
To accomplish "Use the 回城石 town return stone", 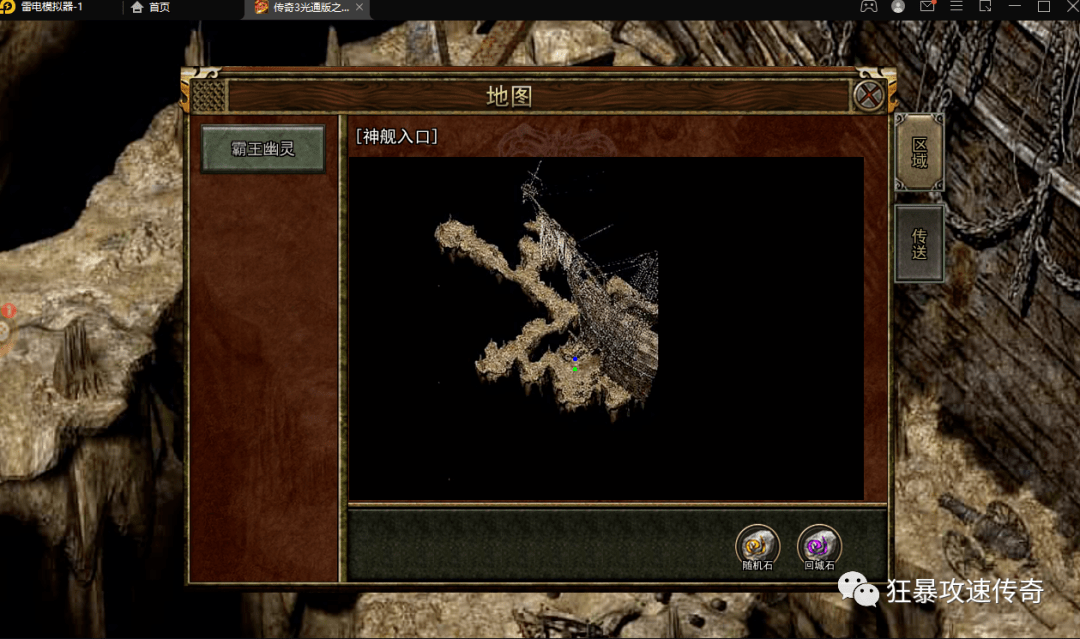I will pos(819,547).
